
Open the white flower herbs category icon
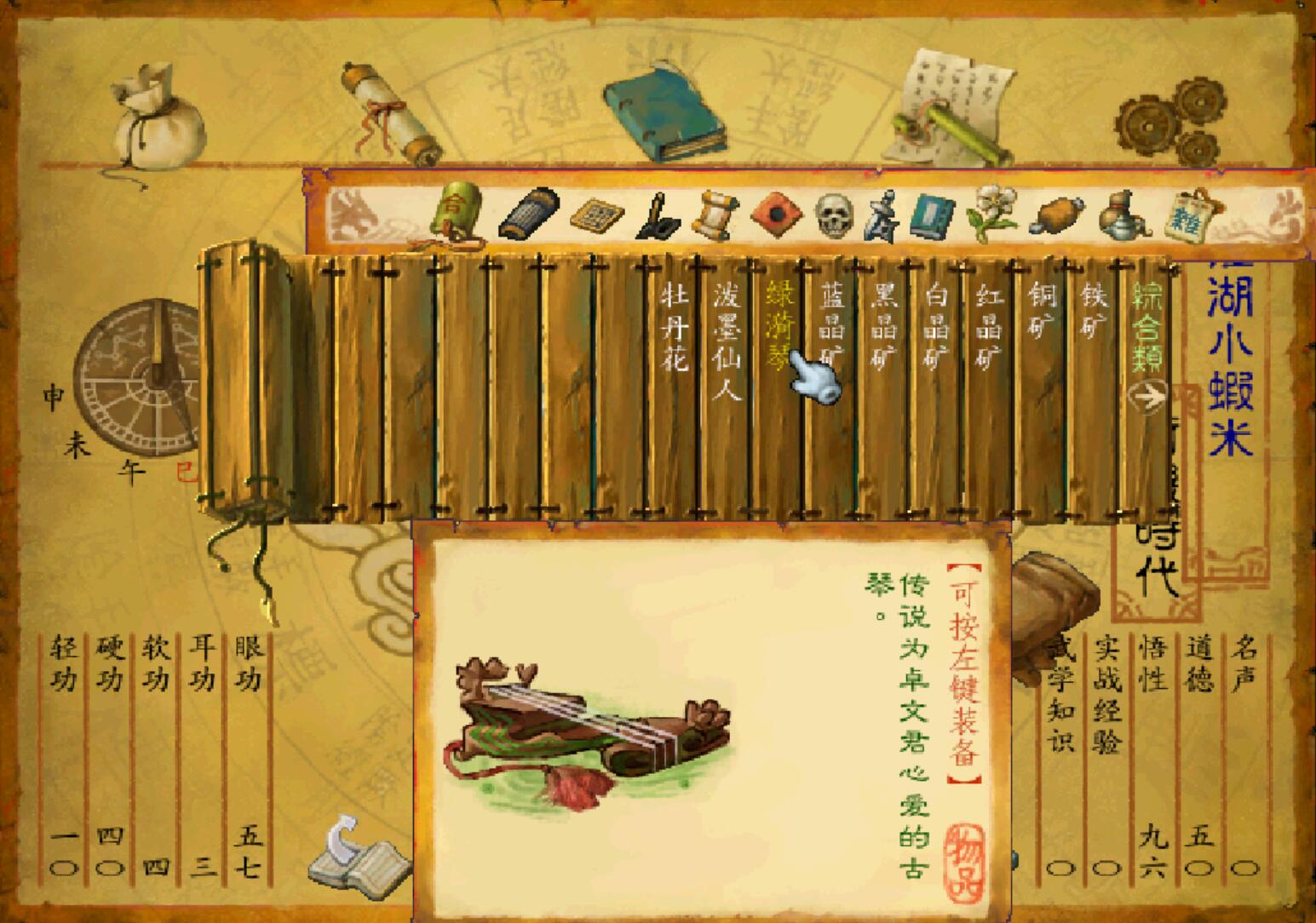tap(992, 215)
